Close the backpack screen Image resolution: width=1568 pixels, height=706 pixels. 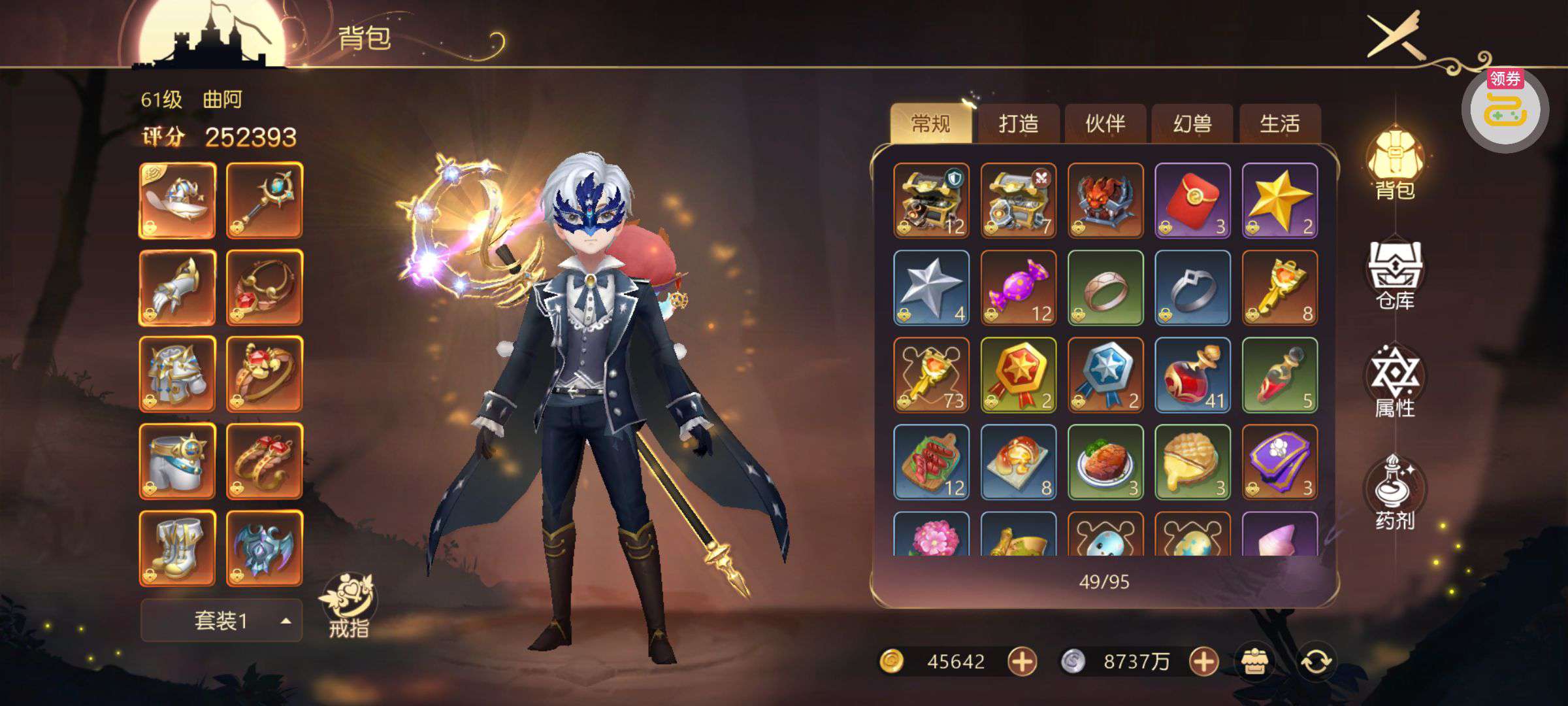pyautogui.click(x=1396, y=35)
